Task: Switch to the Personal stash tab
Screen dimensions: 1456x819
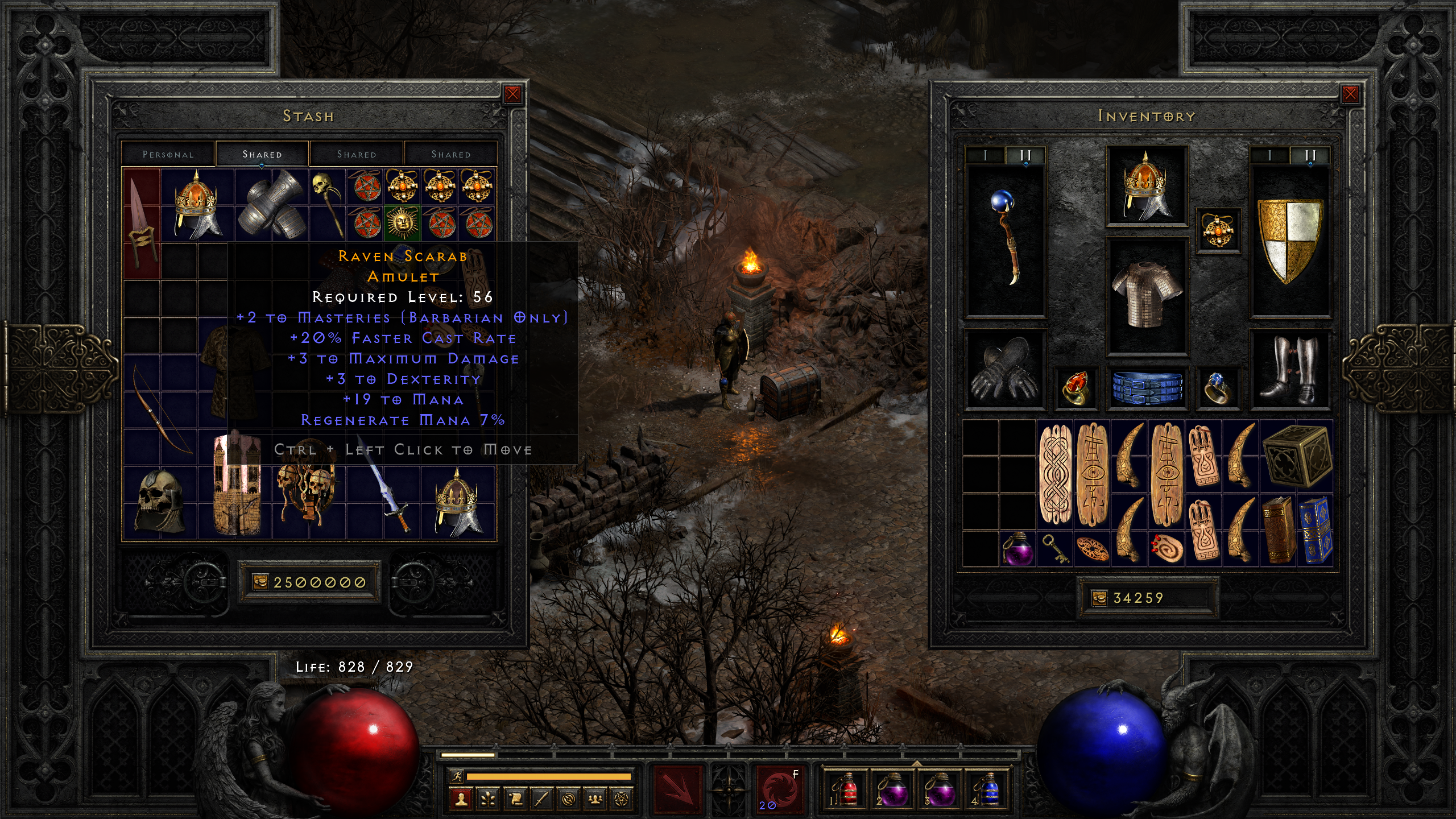Action: pos(168,154)
